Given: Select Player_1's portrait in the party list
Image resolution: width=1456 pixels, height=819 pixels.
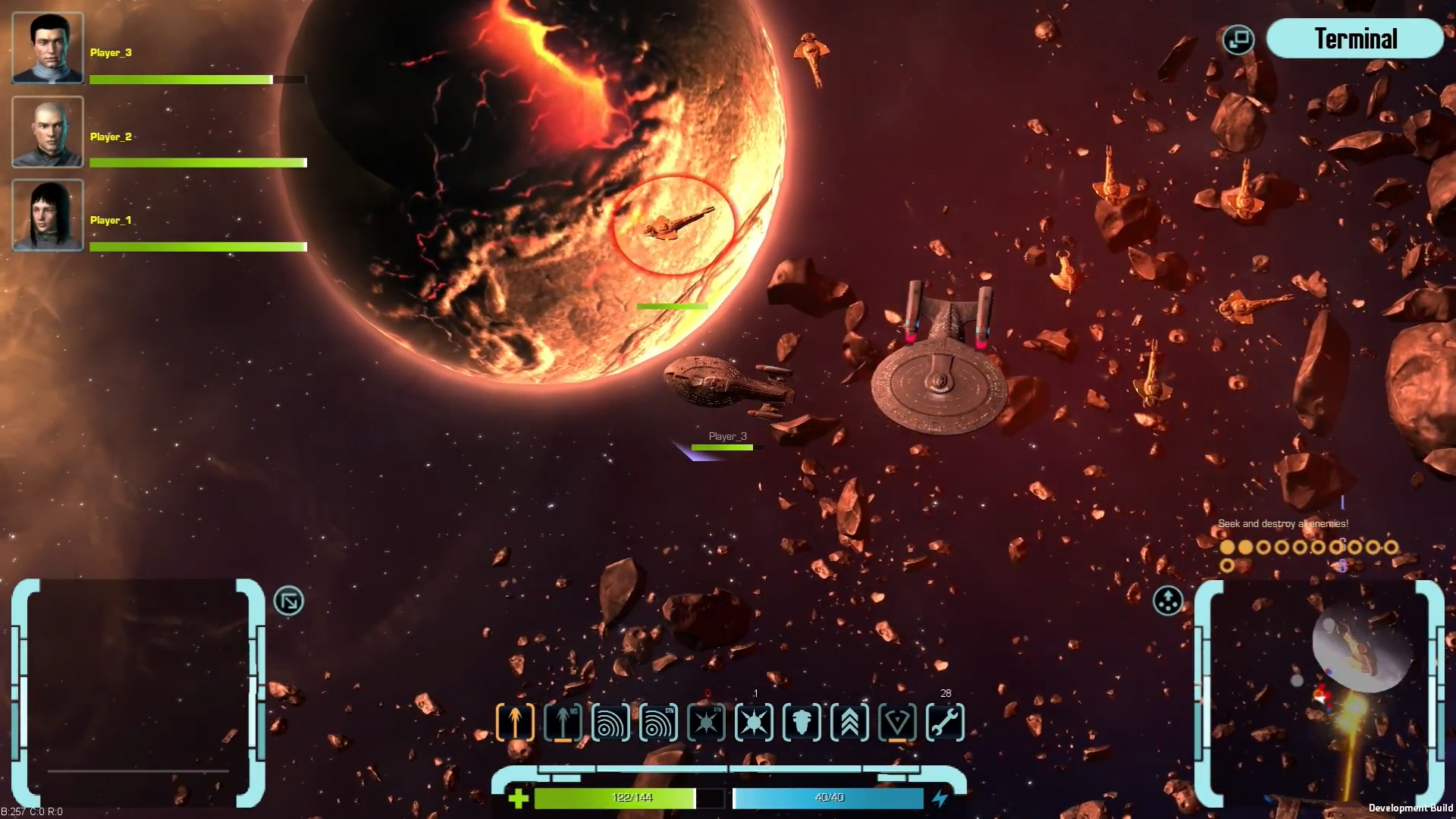Looking at the screenshot, I should [48, 216].
